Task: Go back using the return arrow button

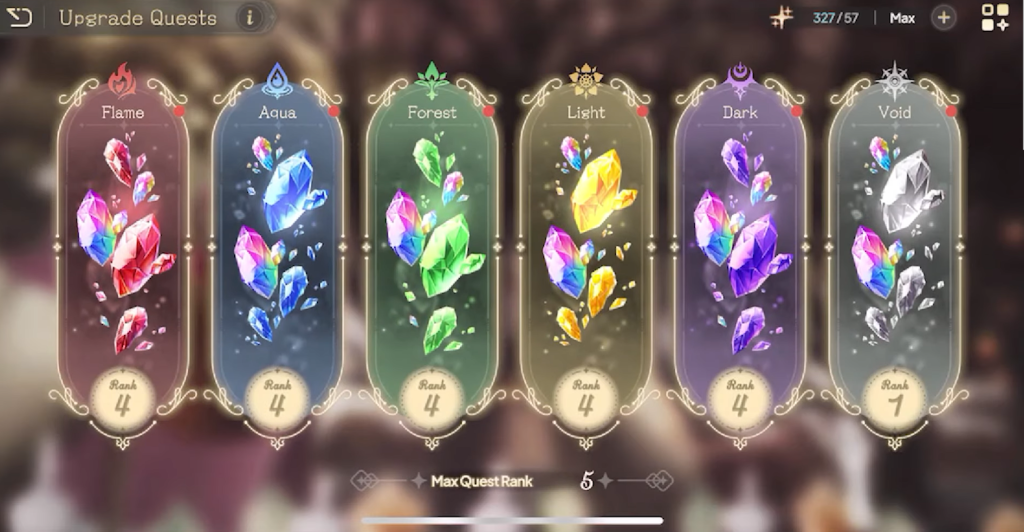Action: 19,17
